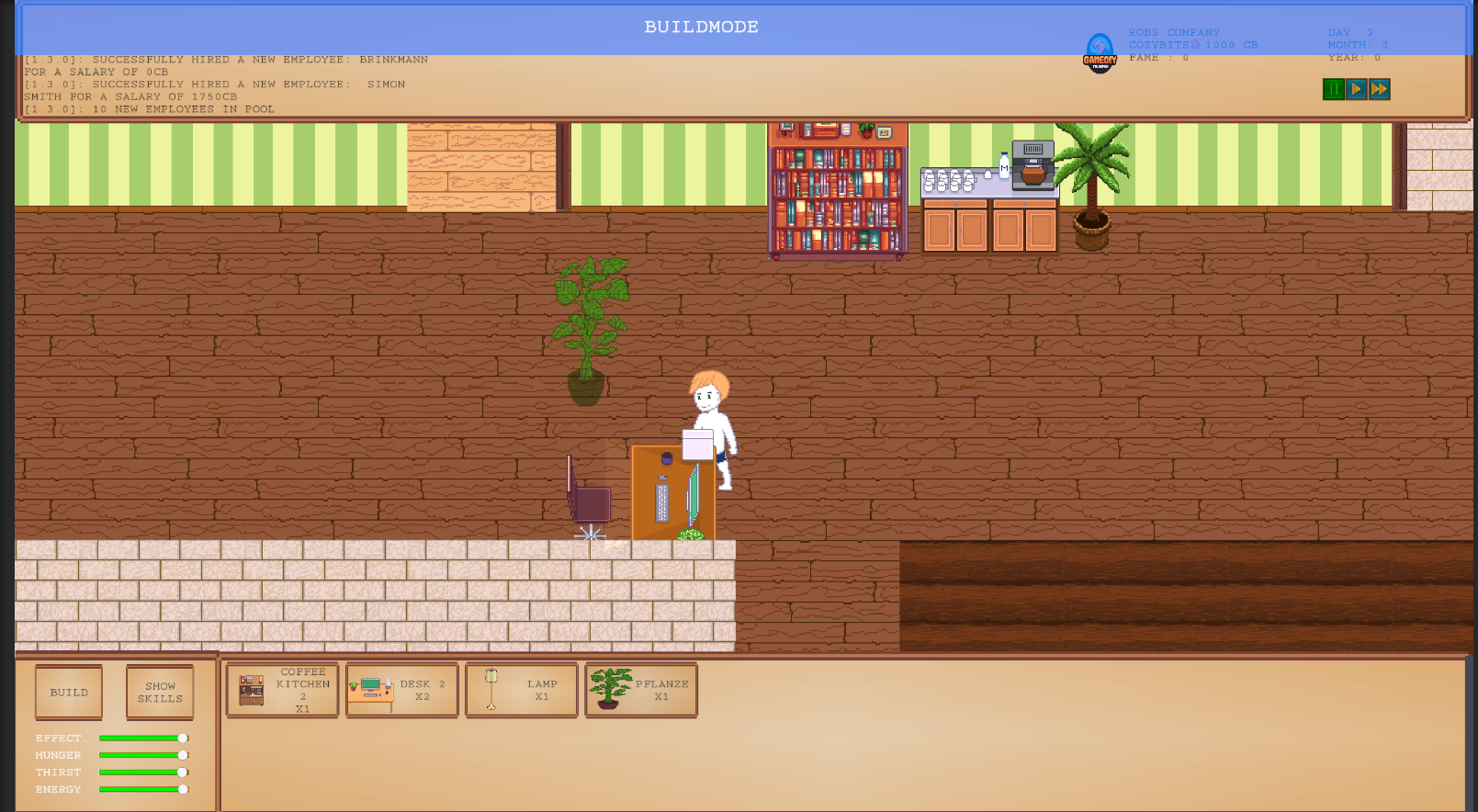Viewport: 1478px width, 812px height.
Task: Click the Build button
Action: (x=69, y=692)
